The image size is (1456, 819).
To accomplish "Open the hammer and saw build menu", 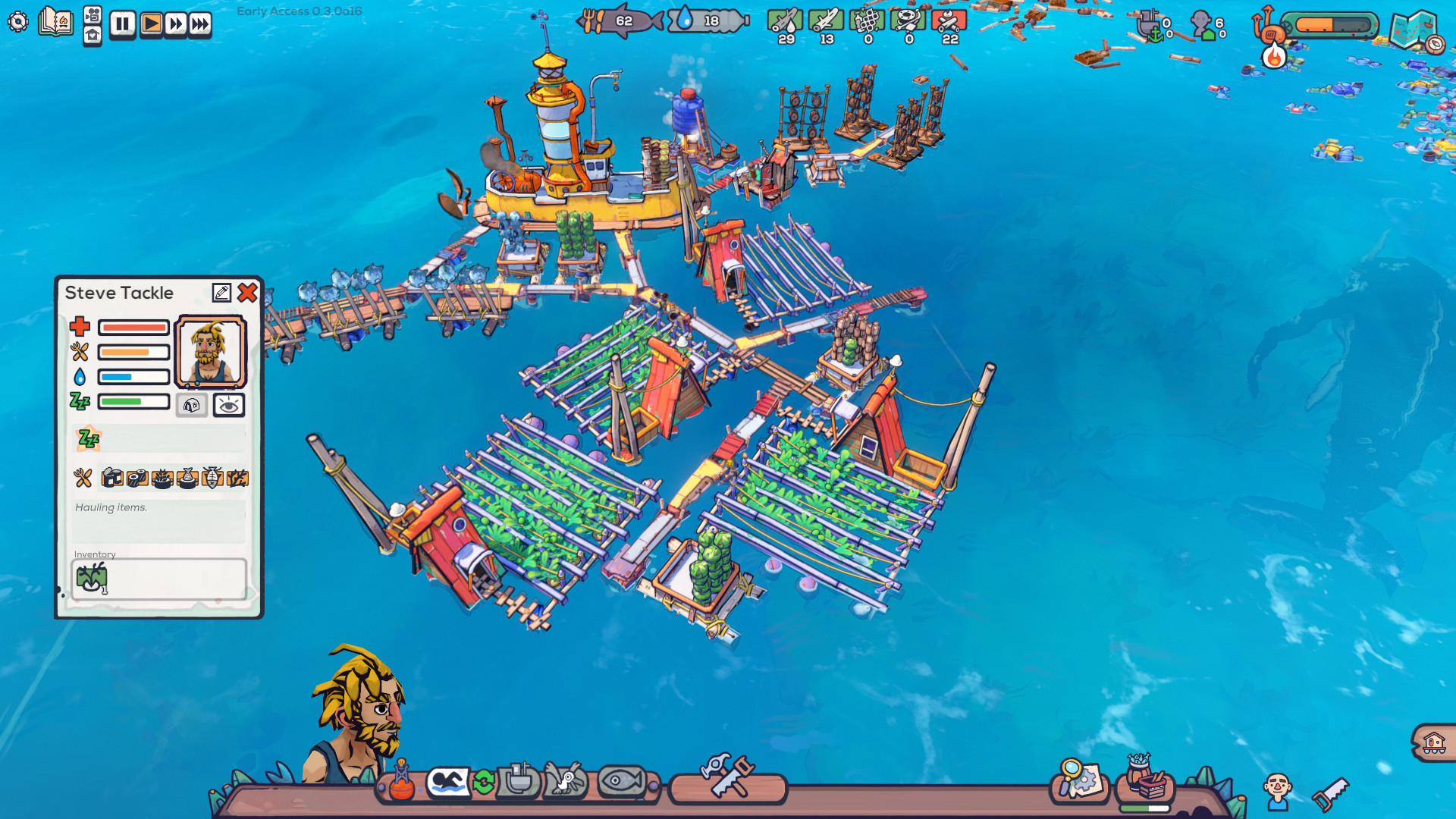I will [728, 777].
